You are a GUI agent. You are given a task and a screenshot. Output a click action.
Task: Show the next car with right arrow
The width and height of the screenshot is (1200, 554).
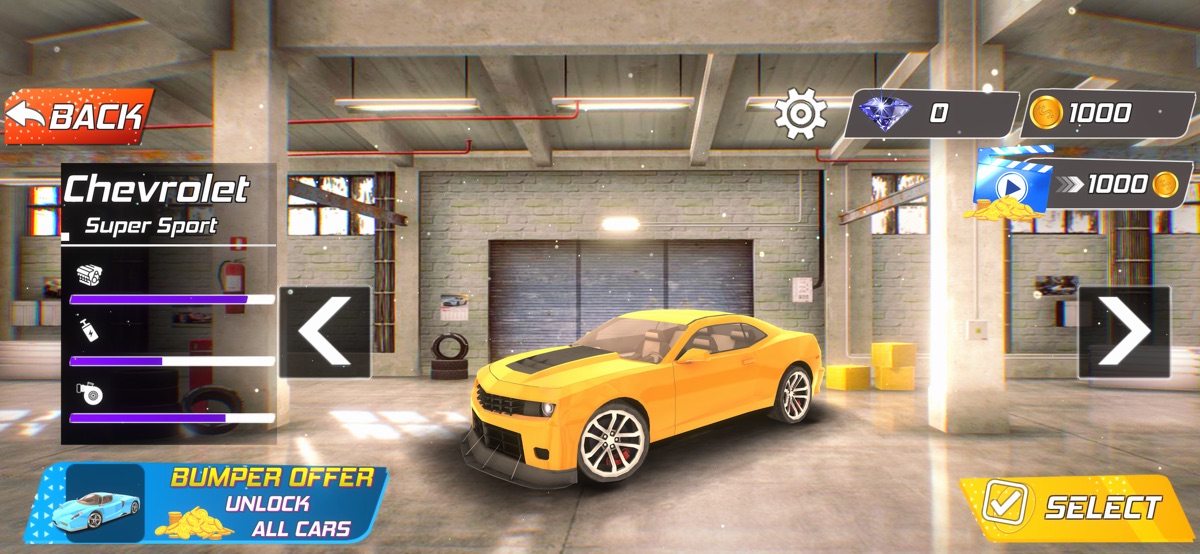coord(1124,332)
